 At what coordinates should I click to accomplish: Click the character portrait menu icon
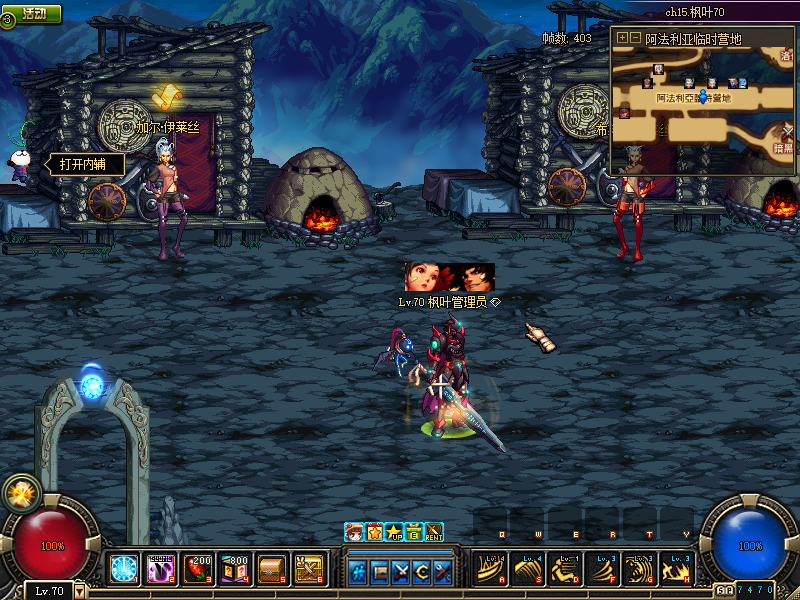click(x=354, y=532)
